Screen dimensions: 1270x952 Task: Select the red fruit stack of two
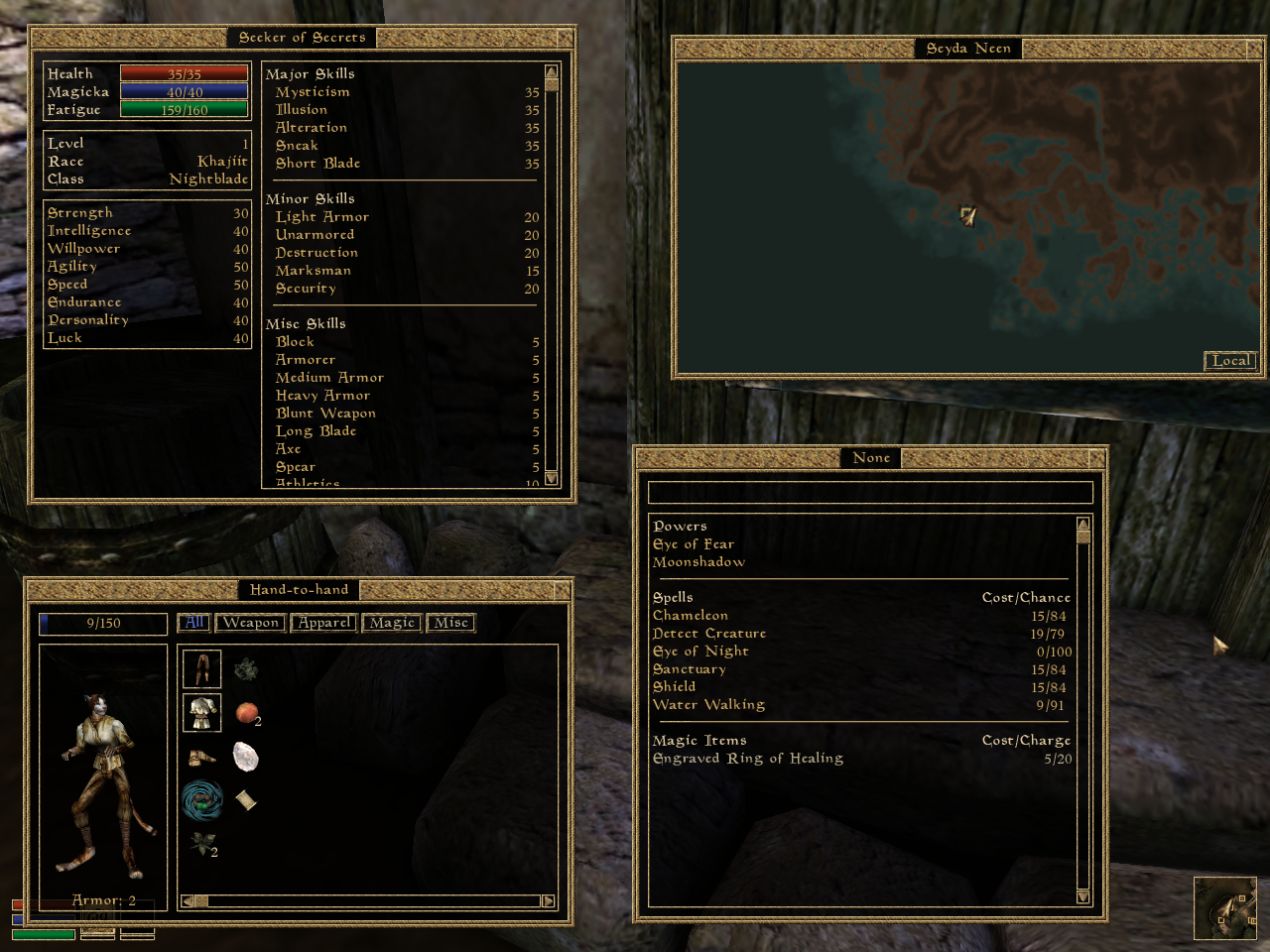click(246, 712)
